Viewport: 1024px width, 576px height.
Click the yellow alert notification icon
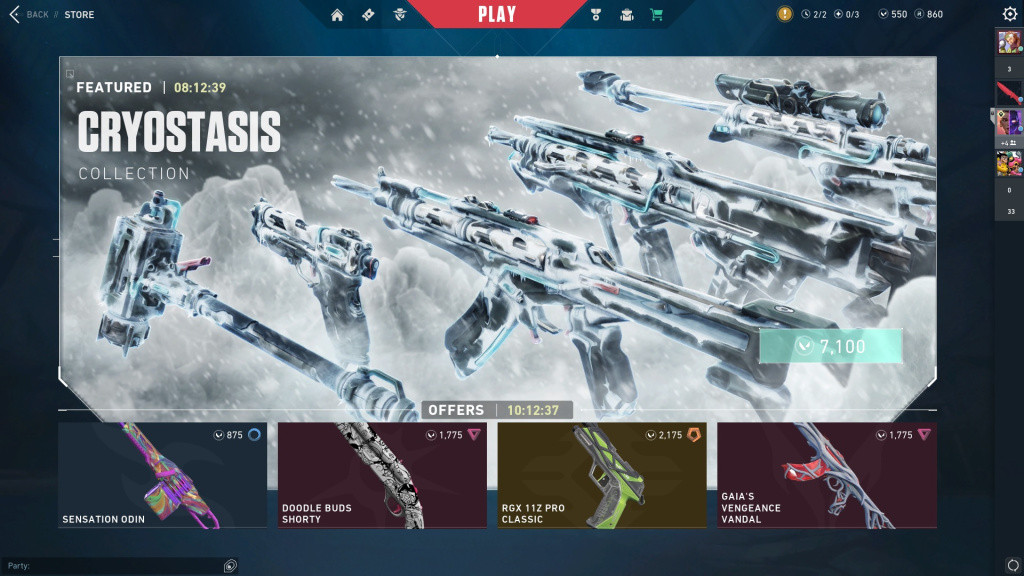785,14
